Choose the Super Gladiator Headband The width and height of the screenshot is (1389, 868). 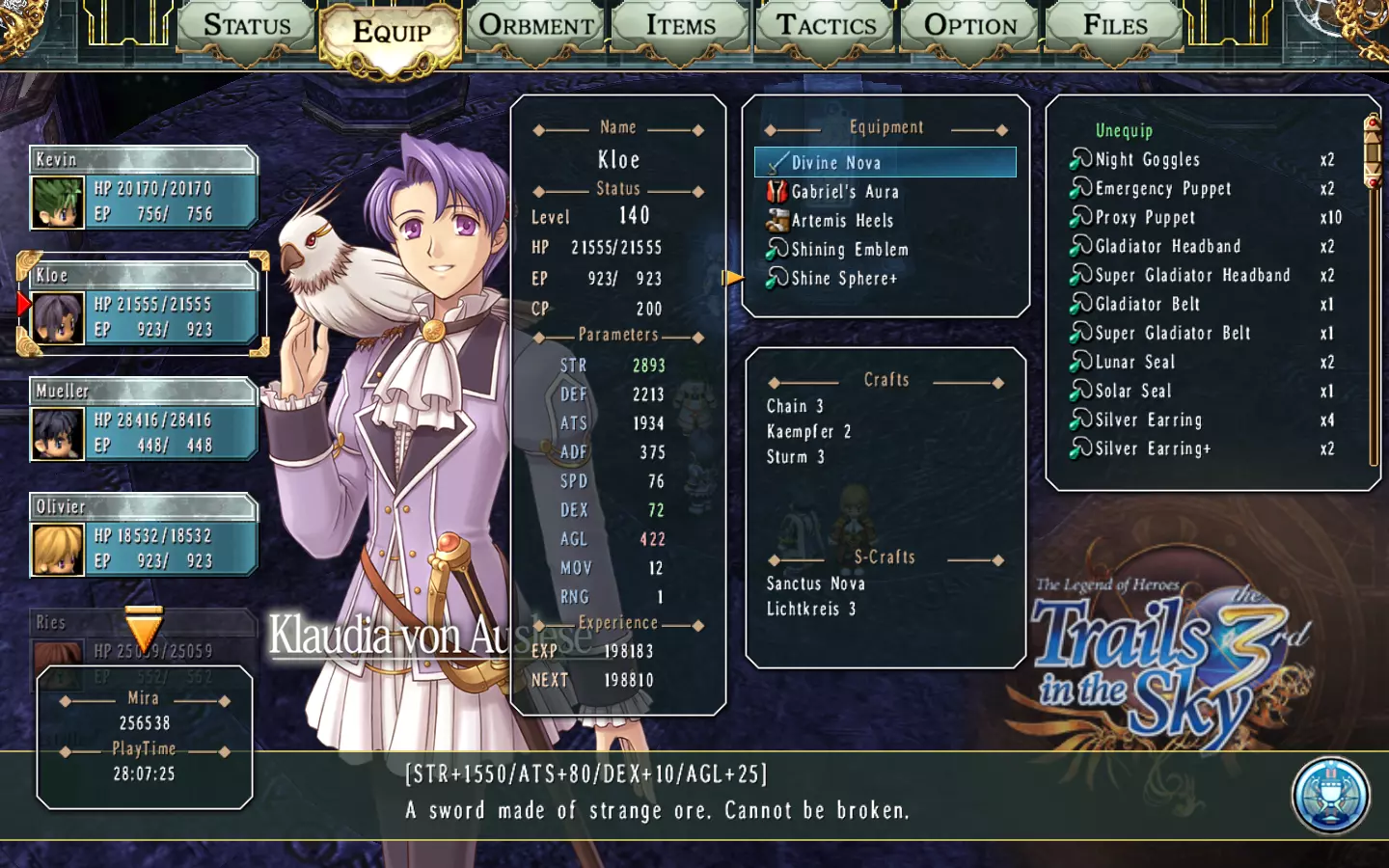point(1191,276)
